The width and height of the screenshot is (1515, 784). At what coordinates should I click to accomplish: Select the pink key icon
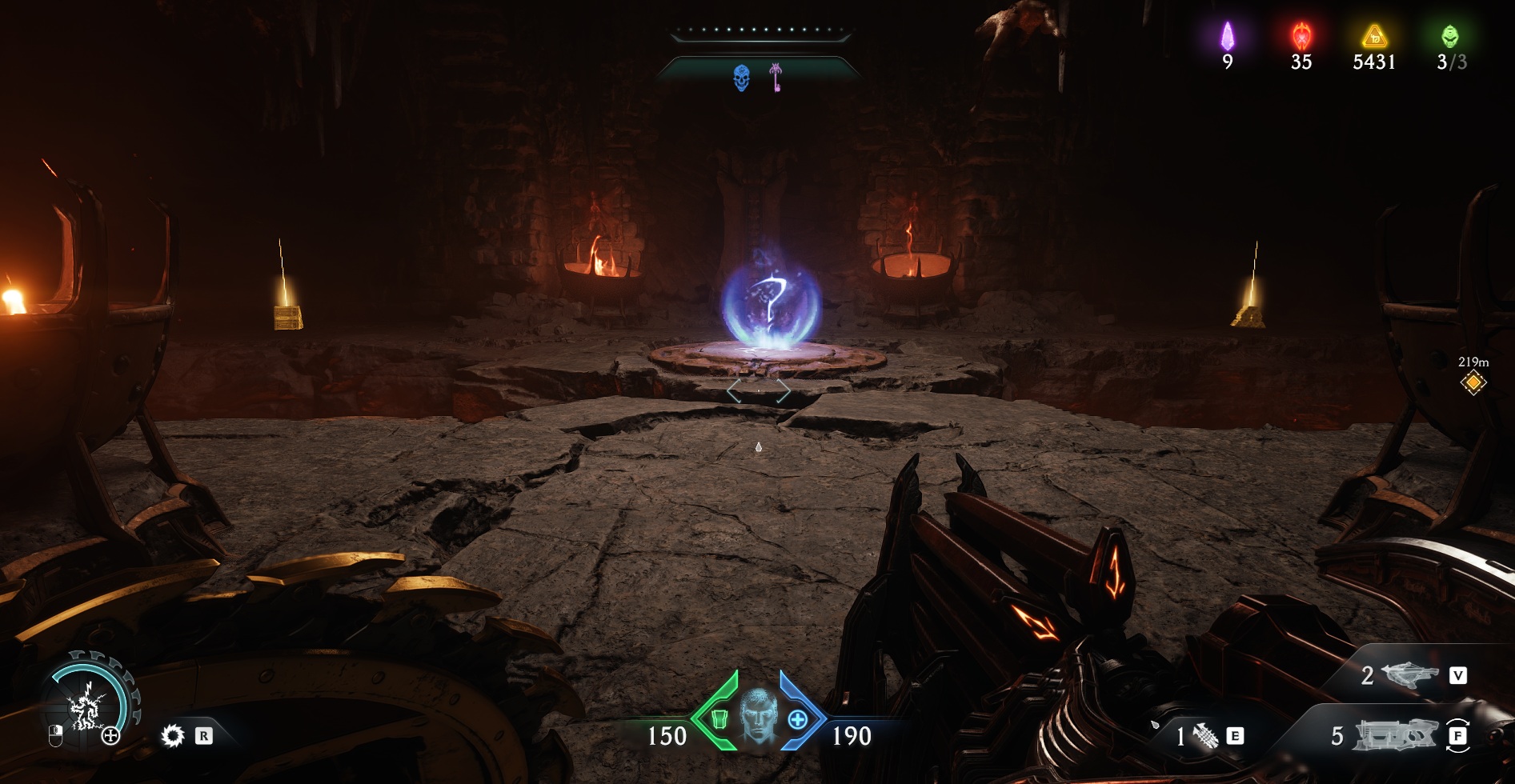point(776,78)
